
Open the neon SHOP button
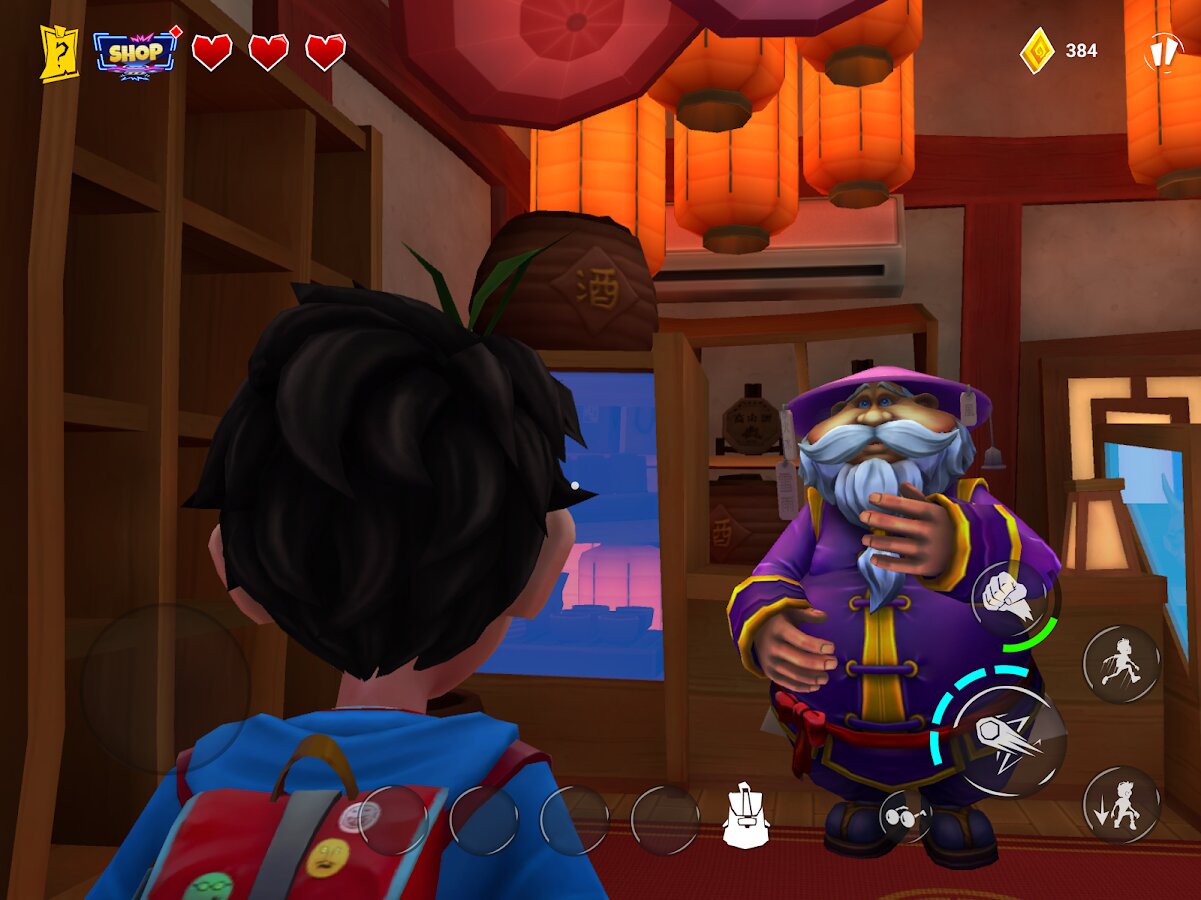click(x=135, y=52)
